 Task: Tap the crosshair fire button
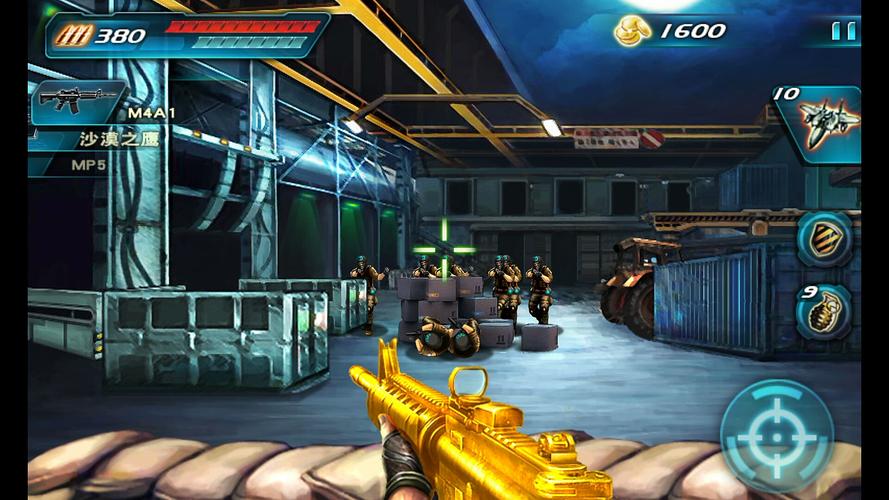click(777, 436)
